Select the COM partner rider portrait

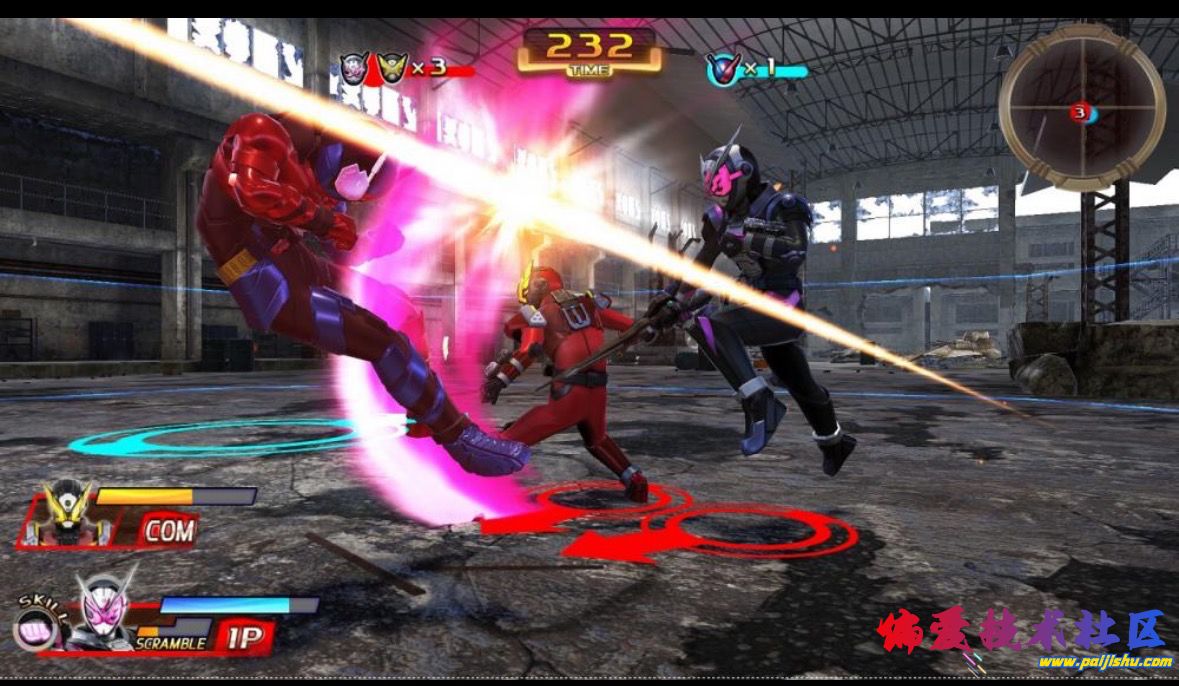(x=66, y=513)
